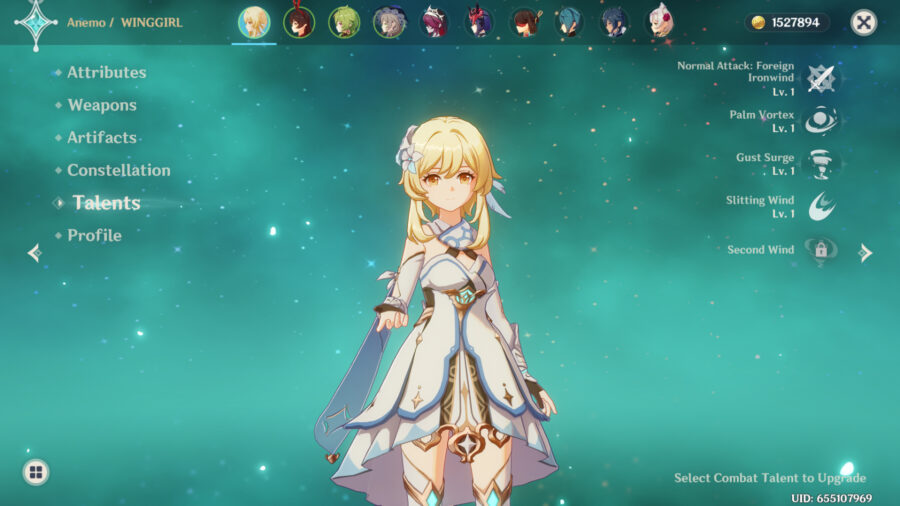Inspect the Slitting Wind passive talent
The image size is (900, 506).
click(x=821, y=207)
